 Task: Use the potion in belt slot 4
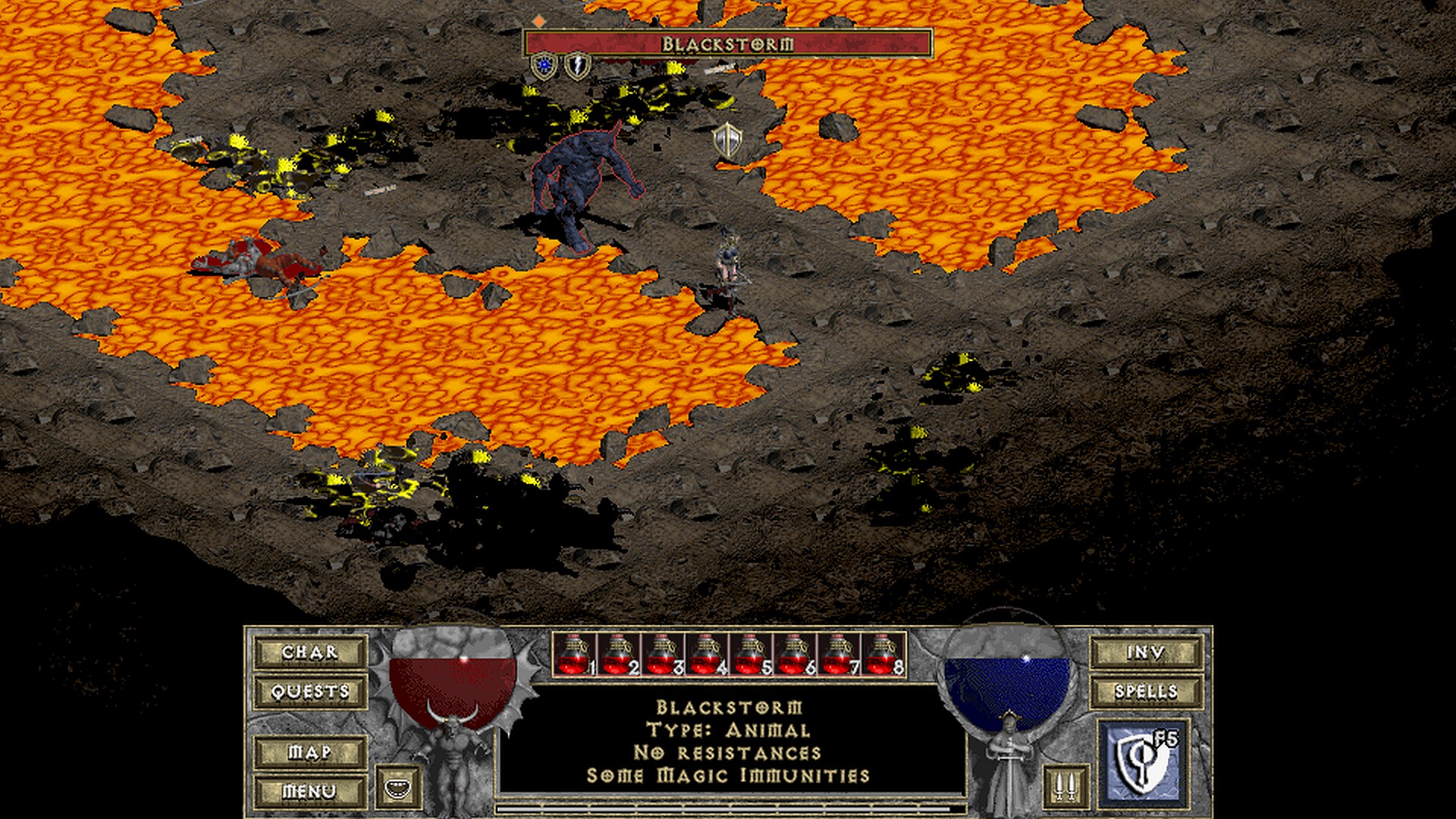pos(708,655)
